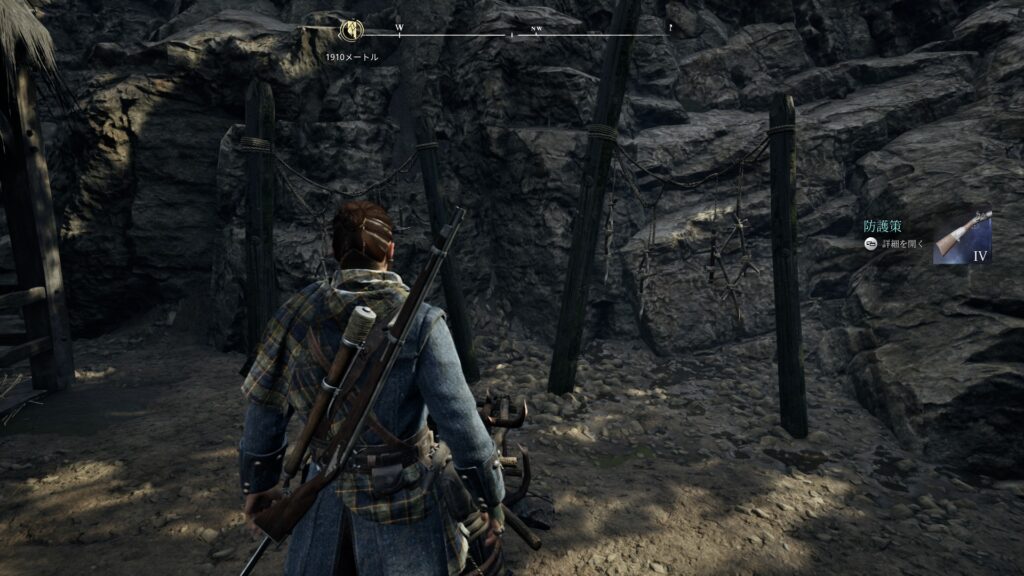Click the golden objective marker on the compass

click(x=351, y=29)
